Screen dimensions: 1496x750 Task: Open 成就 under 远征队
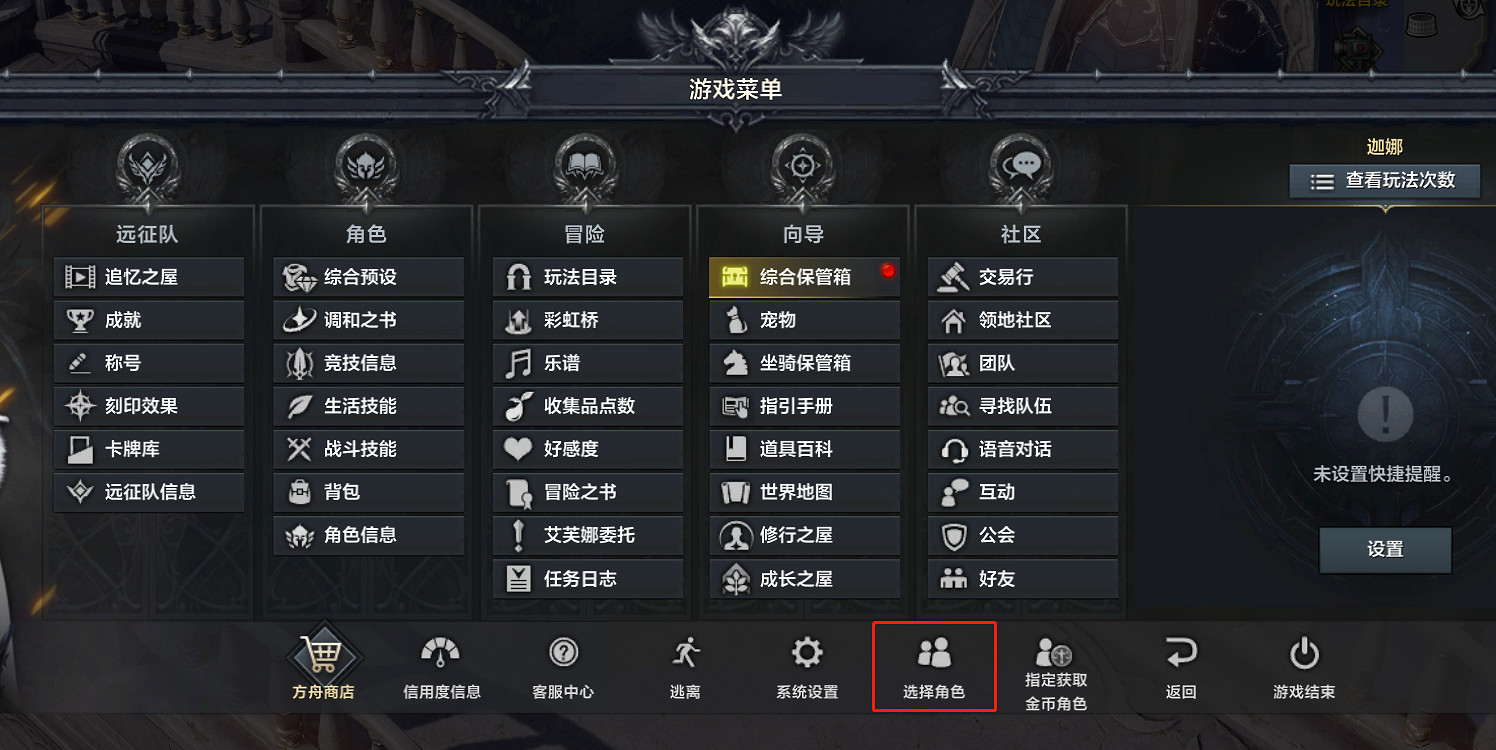pyautogui.click(x=148, y=319)
